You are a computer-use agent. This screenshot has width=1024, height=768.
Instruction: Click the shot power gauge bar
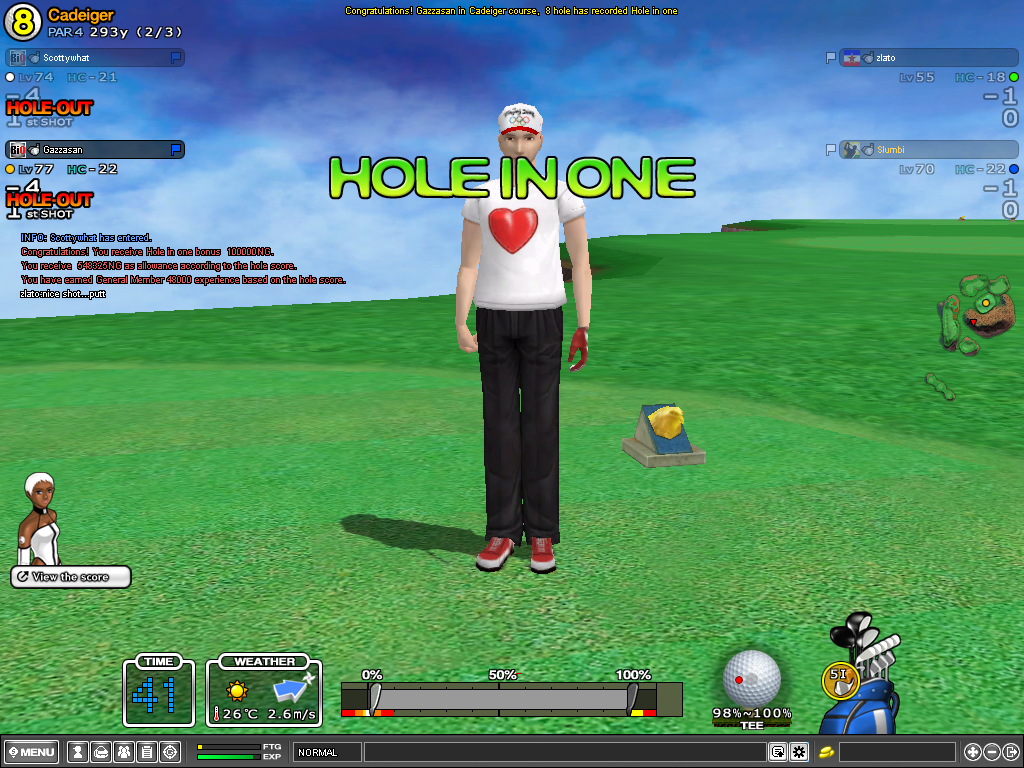tap(500, 698)
